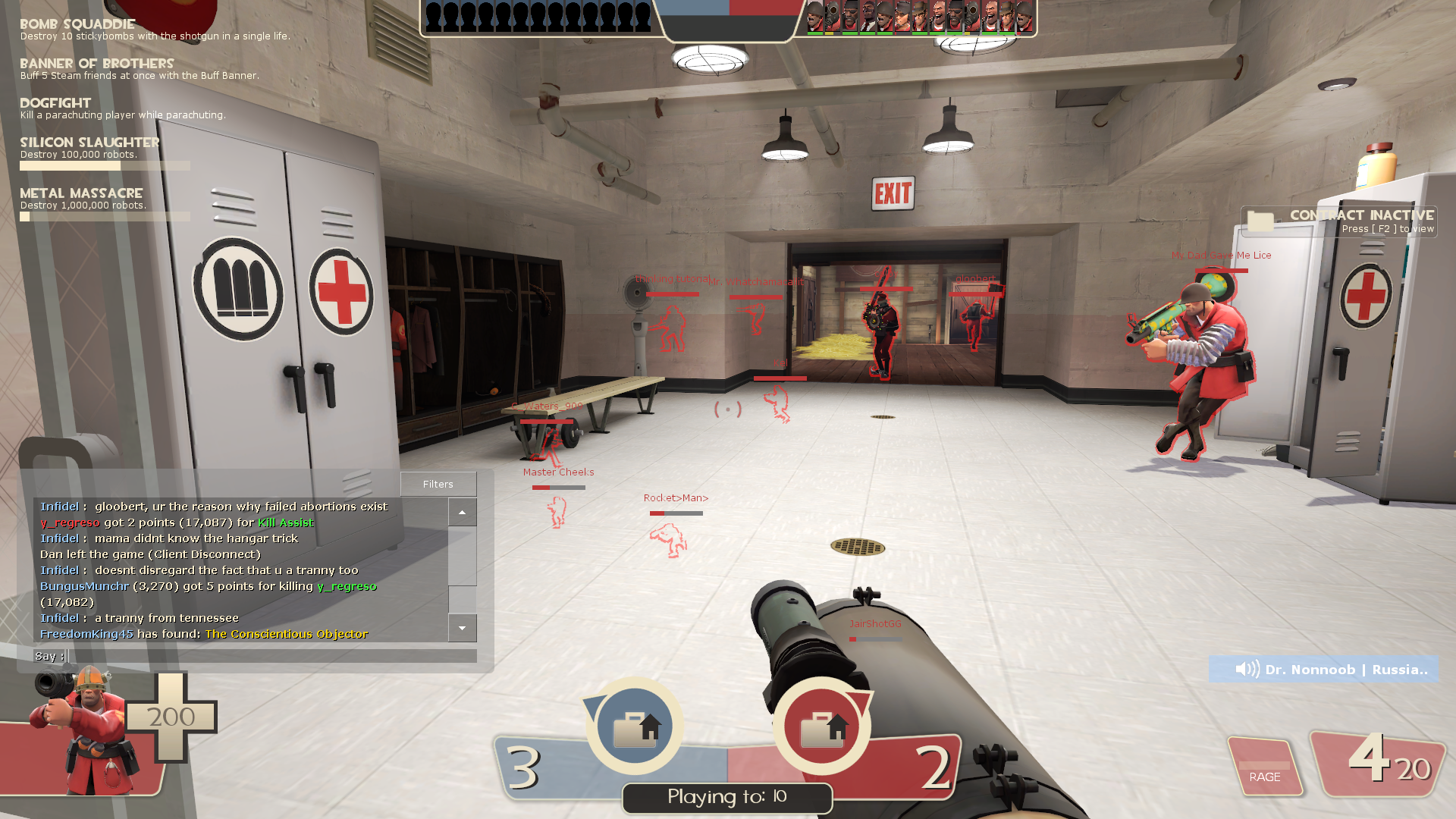Open The Conscientious Objector item link
The image size is (1456, 819).
pyautogui.click(x=287, y=634)
